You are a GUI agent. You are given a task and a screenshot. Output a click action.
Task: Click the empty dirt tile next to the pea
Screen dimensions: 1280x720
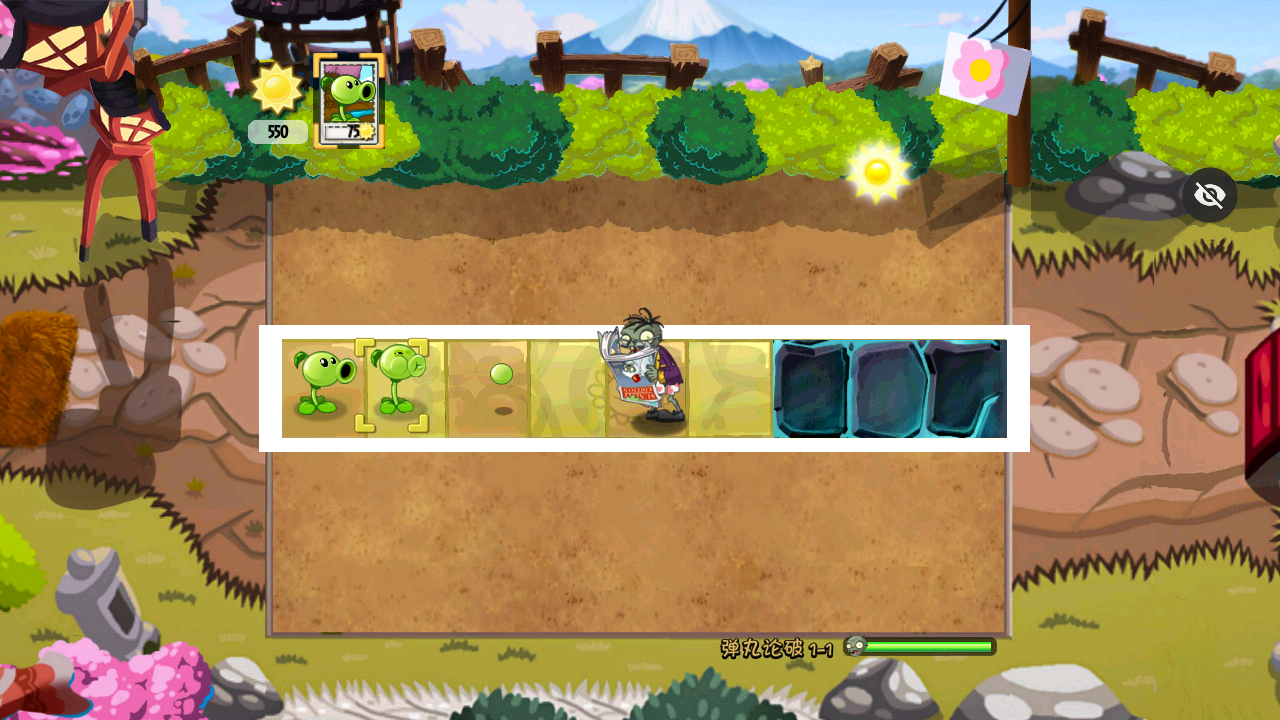coord(567,388)
